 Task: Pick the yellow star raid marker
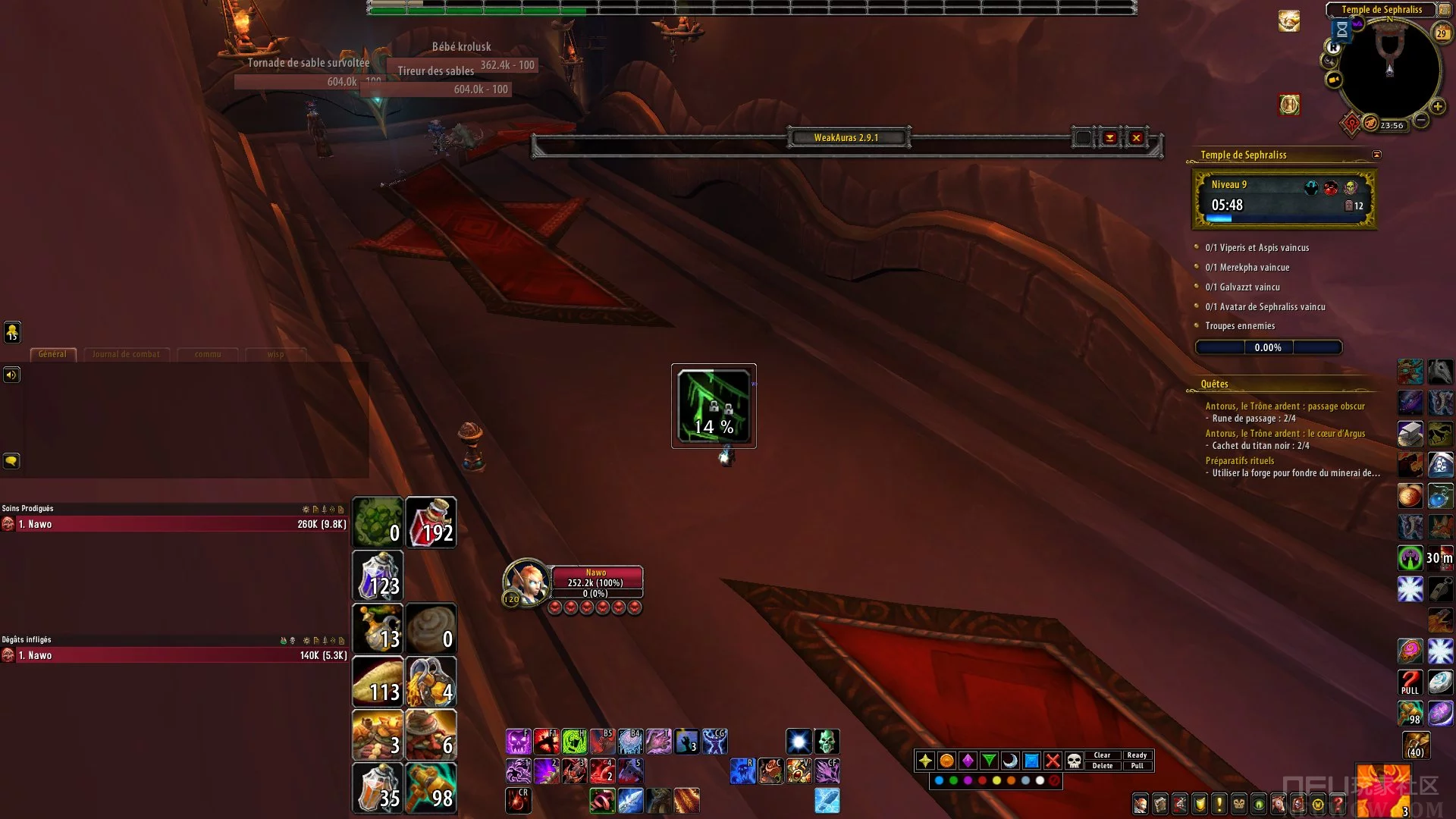pyautogui.click(x=925, y=761)
